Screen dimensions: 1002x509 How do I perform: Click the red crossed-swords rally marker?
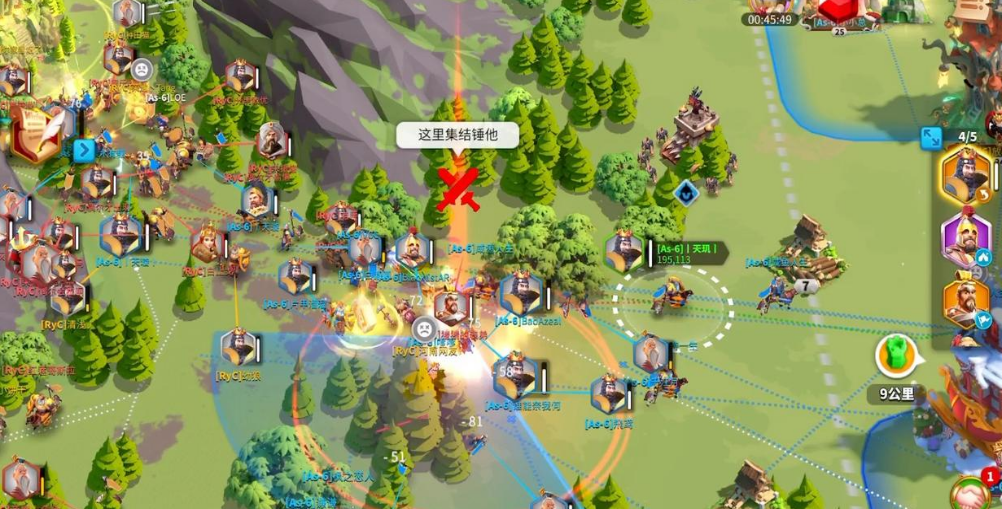coord(459,189)
